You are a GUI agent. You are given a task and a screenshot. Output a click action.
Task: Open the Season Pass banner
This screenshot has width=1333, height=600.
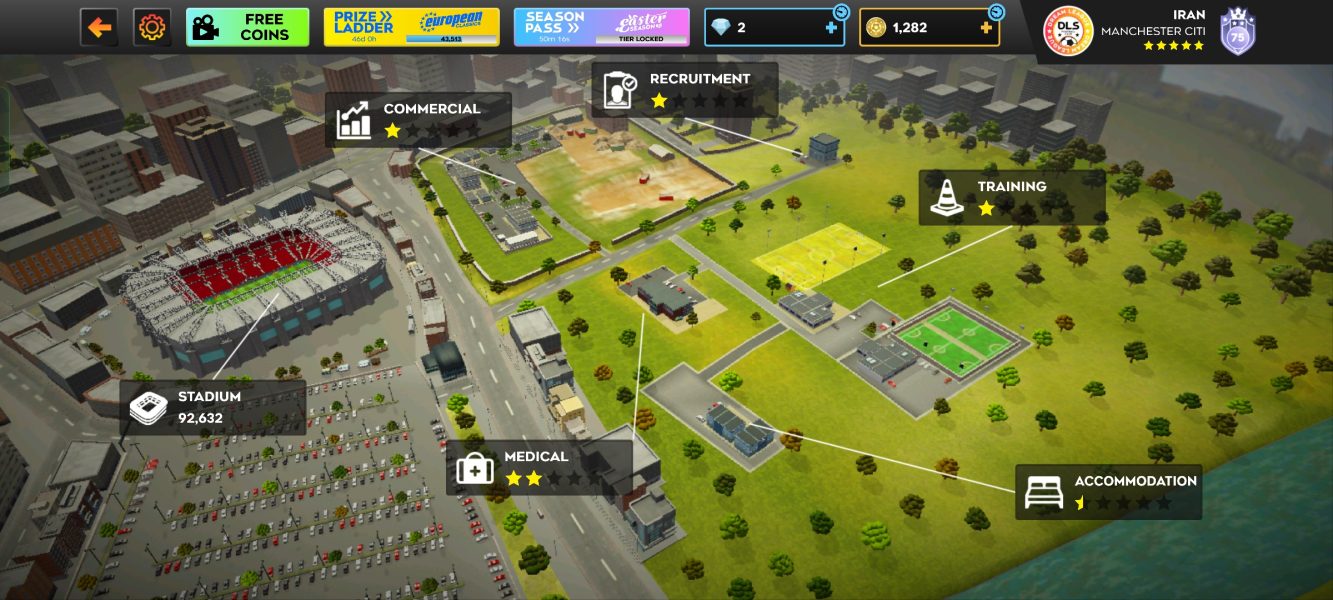tap(601, 28)
